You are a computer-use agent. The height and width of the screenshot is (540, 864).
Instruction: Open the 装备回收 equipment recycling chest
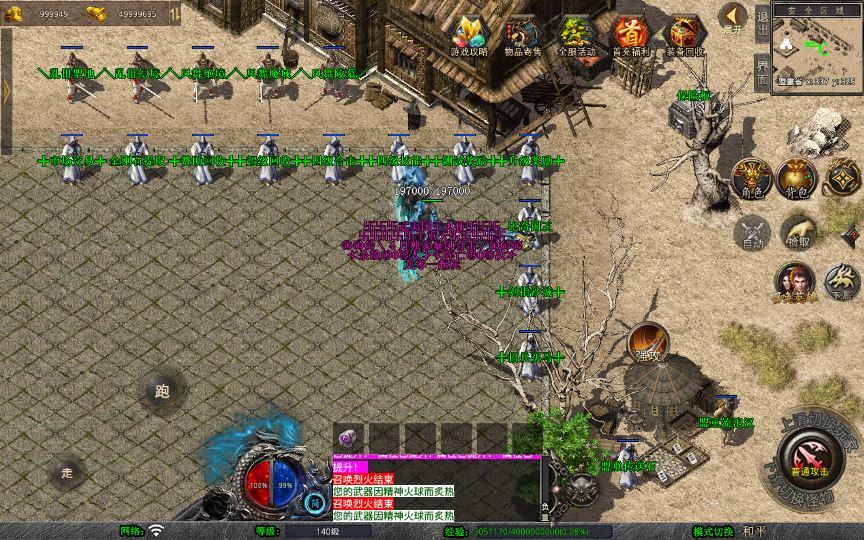(x=685, y=36)
